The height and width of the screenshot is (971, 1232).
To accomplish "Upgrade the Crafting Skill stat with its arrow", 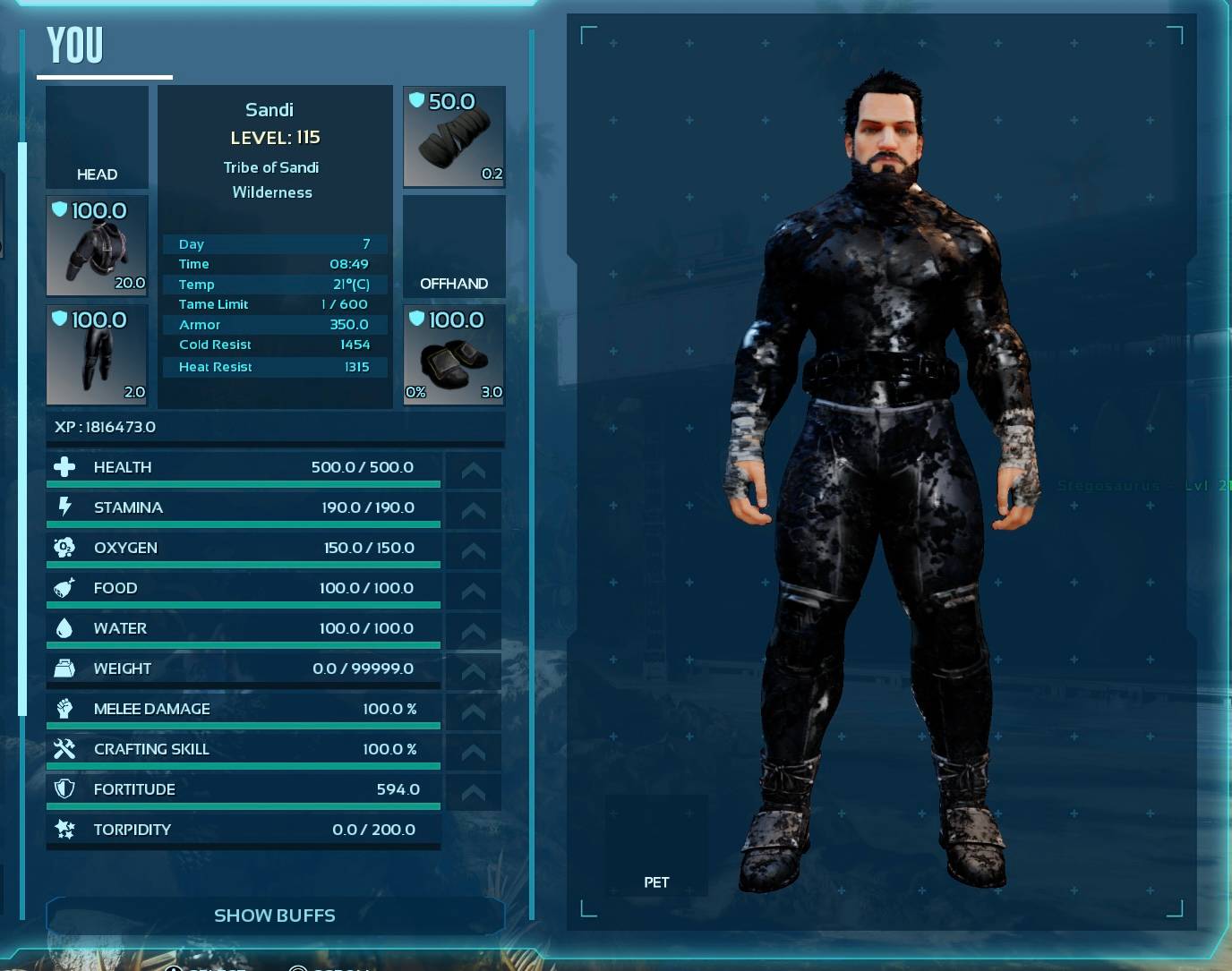I will pyautogui.click(x=473, y=752).
